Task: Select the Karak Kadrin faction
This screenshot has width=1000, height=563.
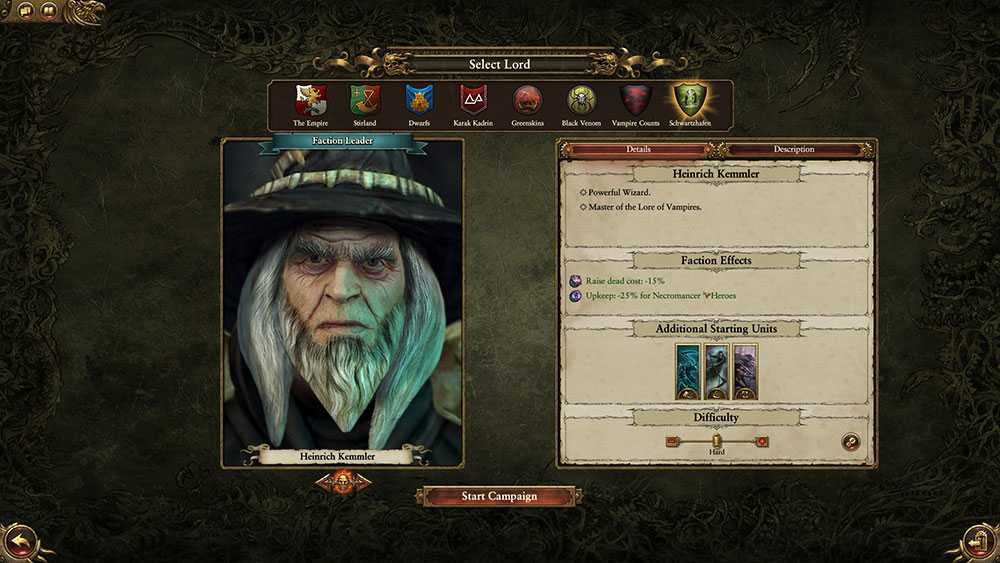Action: click(472, 100)
